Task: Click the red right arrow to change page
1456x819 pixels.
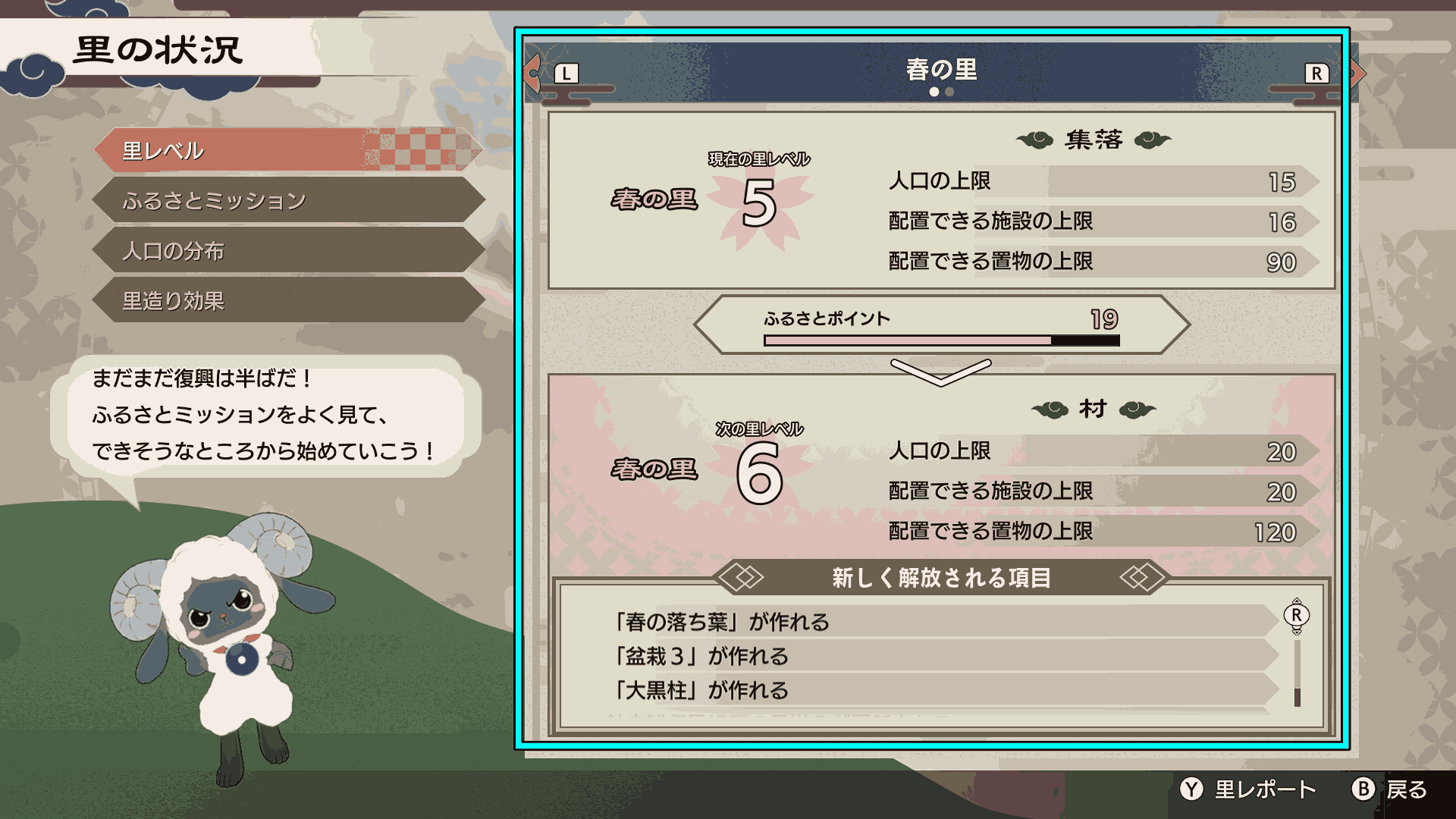Action: (1356, 73)
